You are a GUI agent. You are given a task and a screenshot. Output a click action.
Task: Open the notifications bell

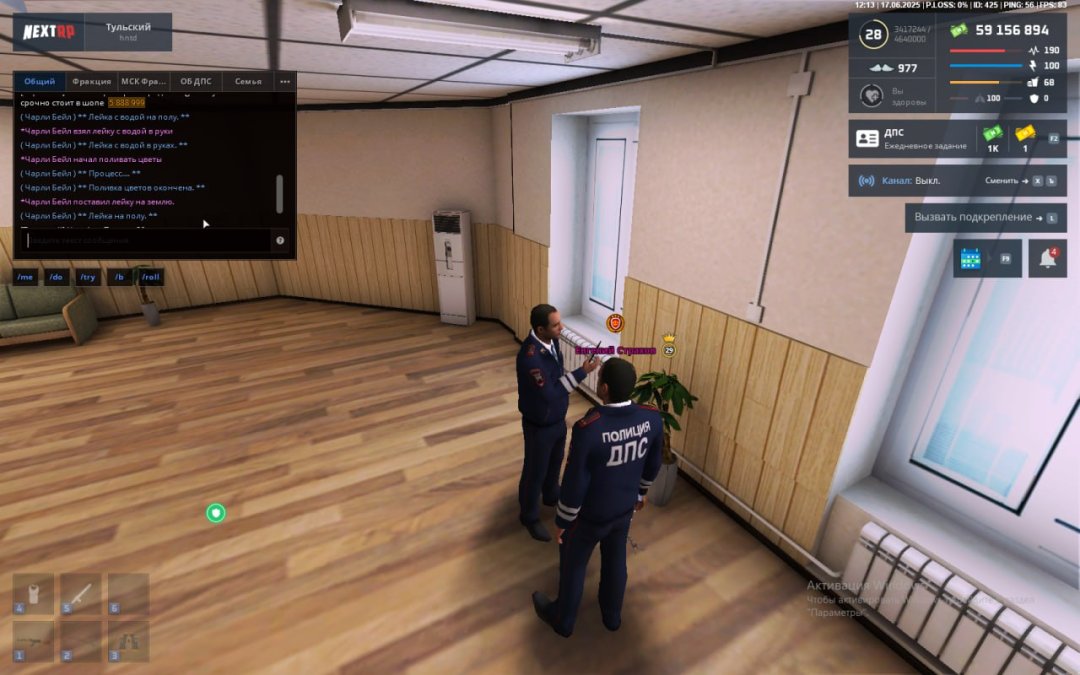tap(1047, 258)
